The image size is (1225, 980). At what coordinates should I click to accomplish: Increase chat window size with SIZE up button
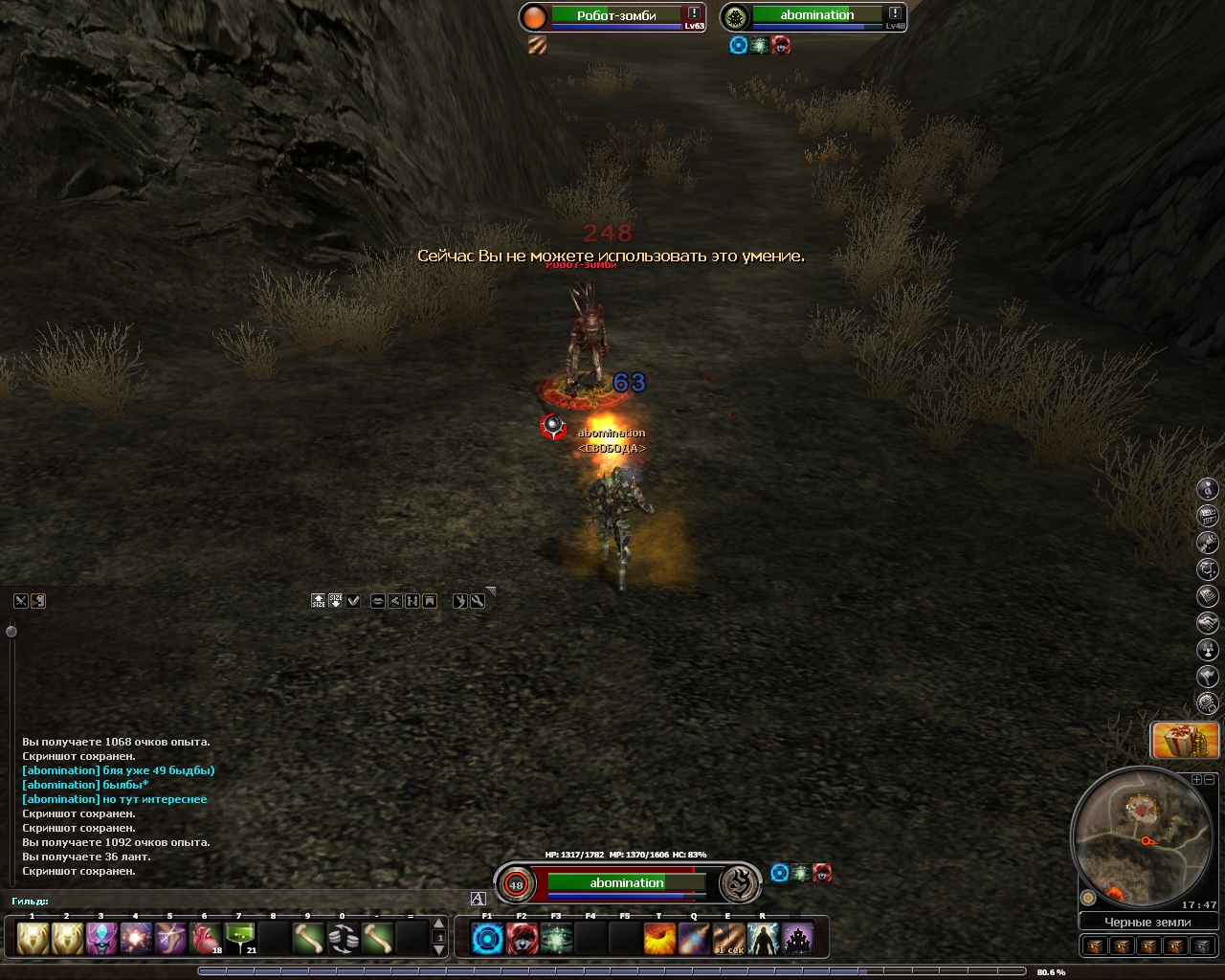319,601
